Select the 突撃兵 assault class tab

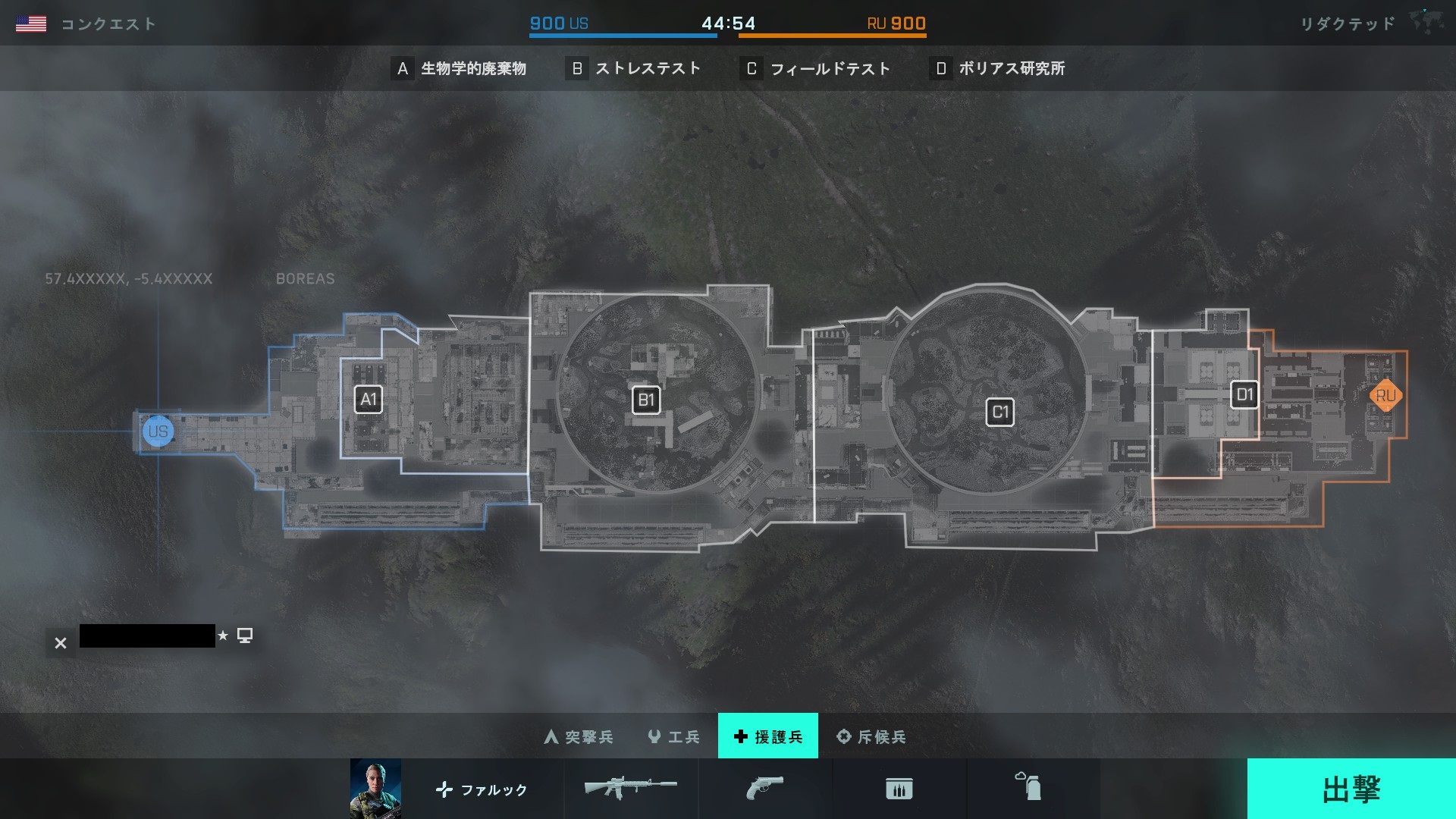click(579, 736)
